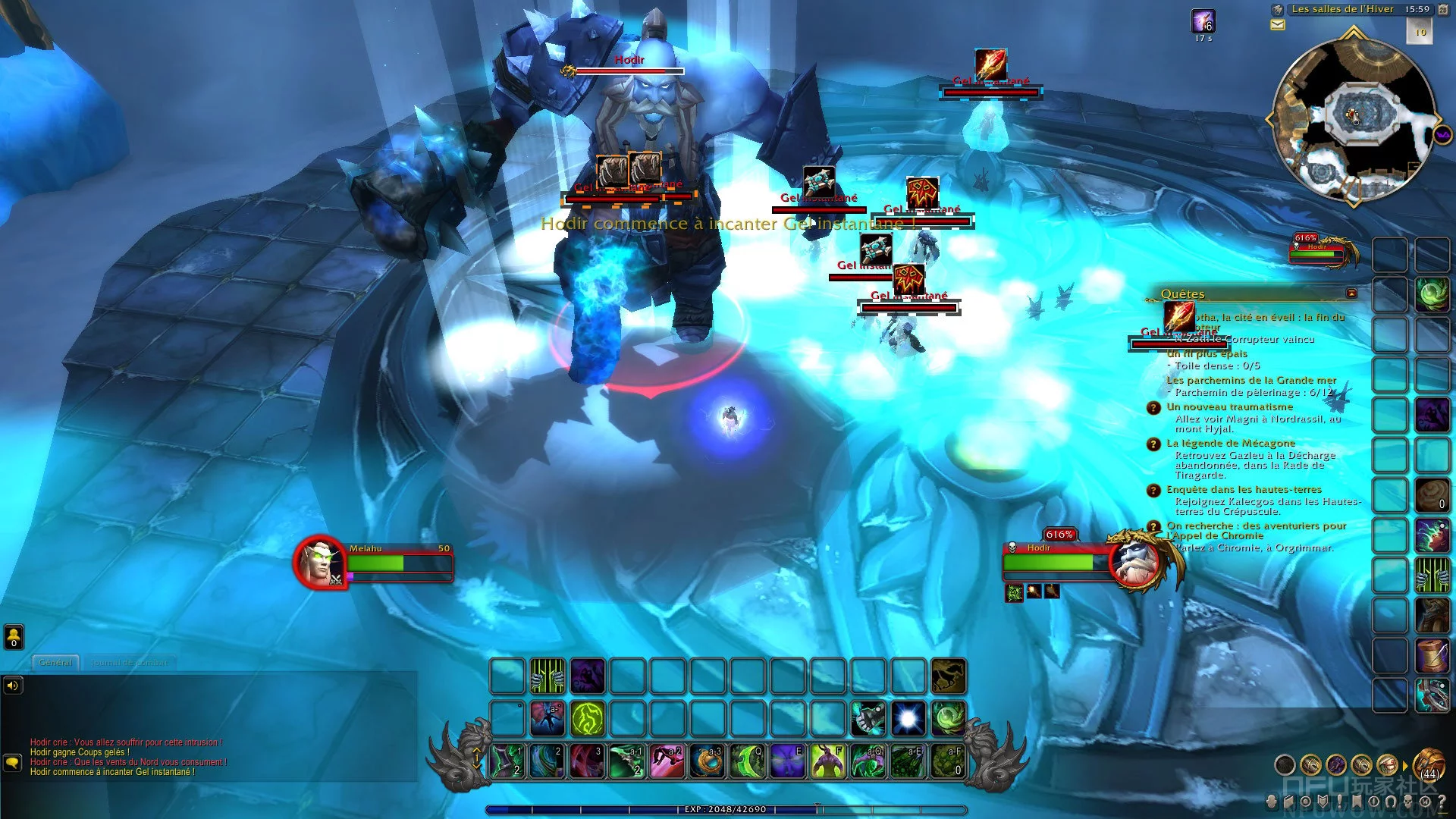Cast the purple demon face ability on E
Screen dimensions: 1456x819
(789, 761)
